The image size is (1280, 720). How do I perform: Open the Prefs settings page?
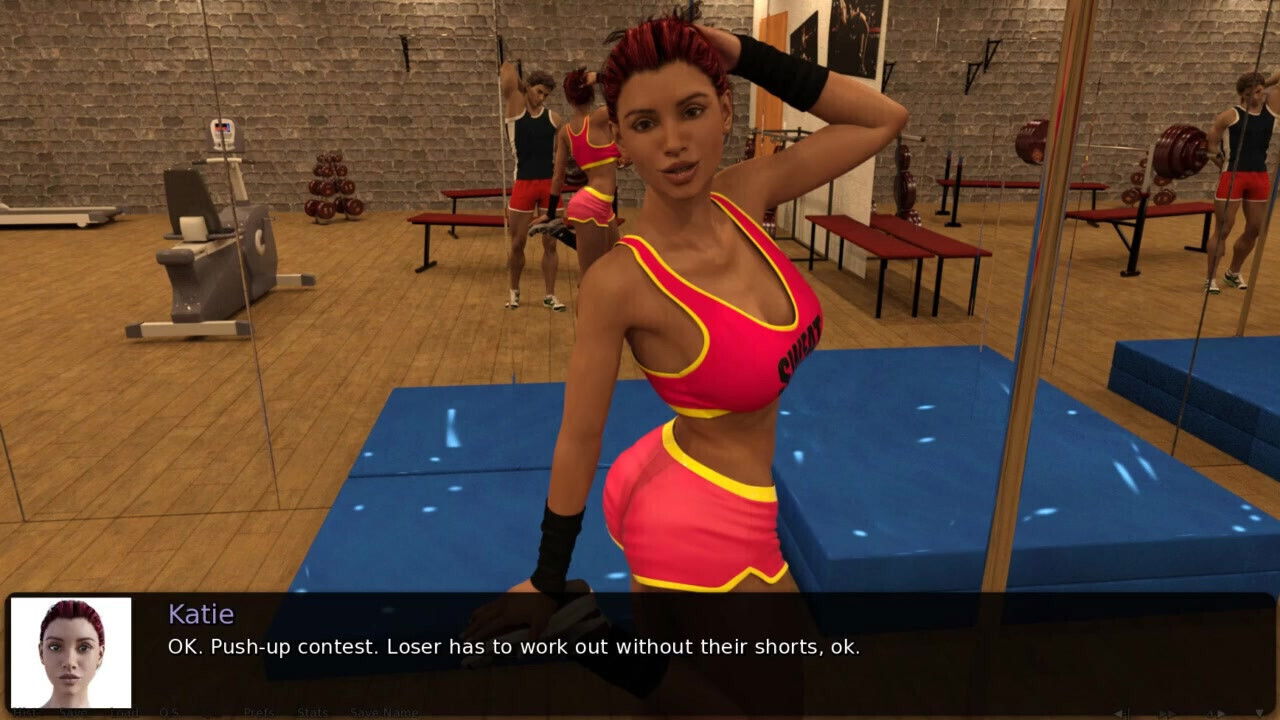(260, 712)
